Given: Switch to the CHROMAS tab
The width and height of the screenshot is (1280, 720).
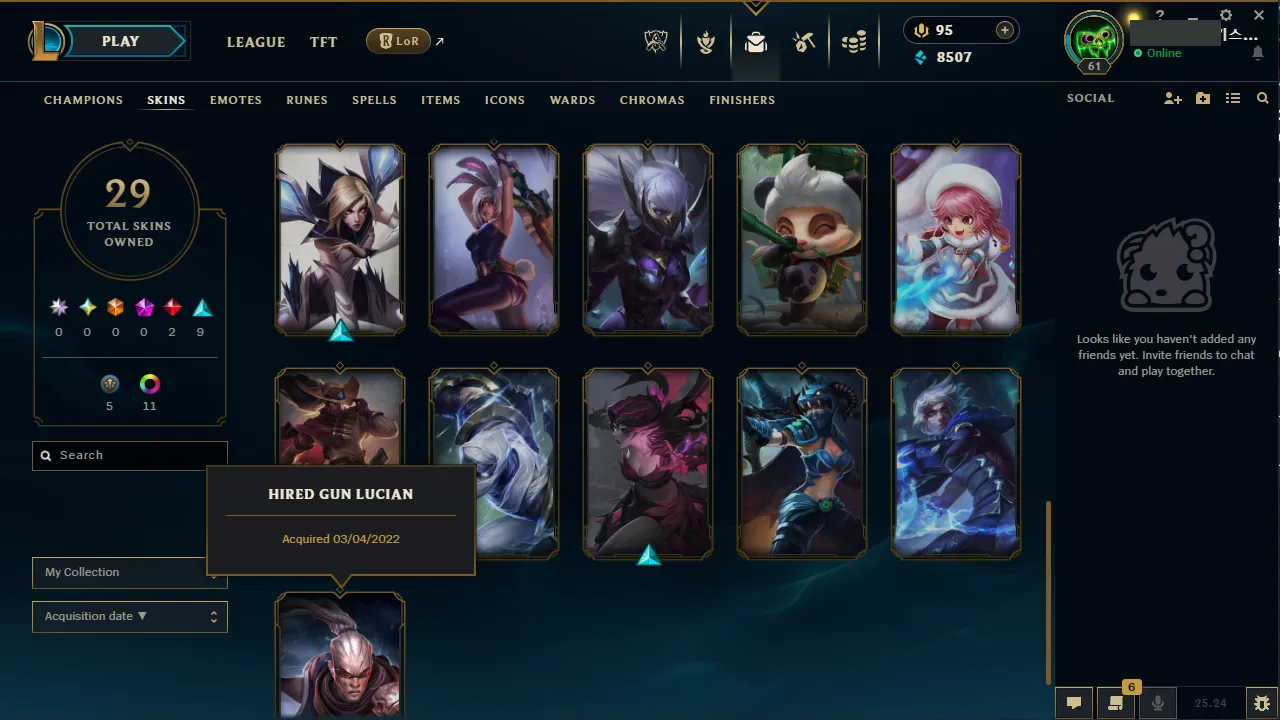Looking at the screenshot, I should point(652,100).
